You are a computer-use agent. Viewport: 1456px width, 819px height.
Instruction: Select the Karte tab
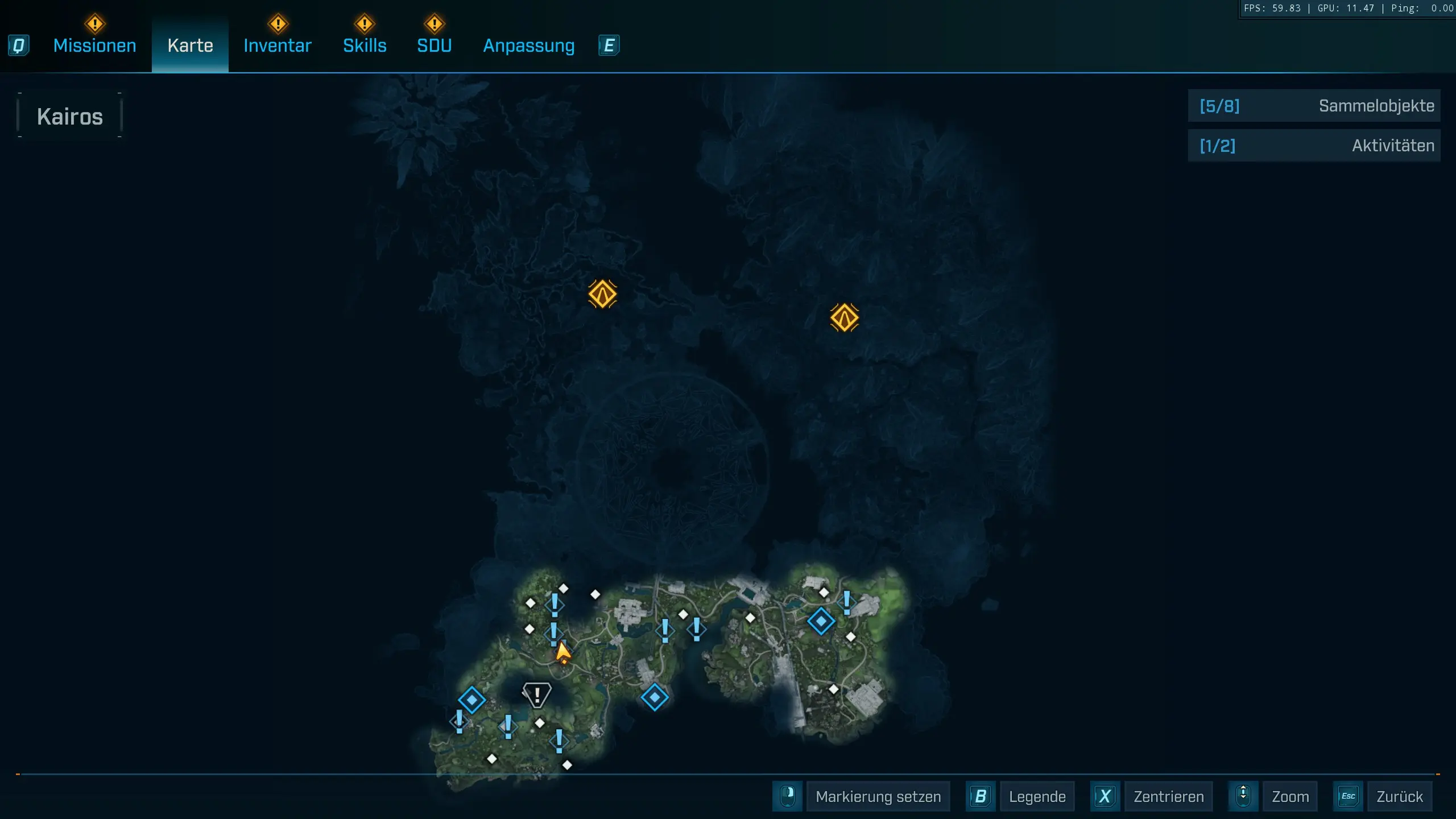[190, 45]
